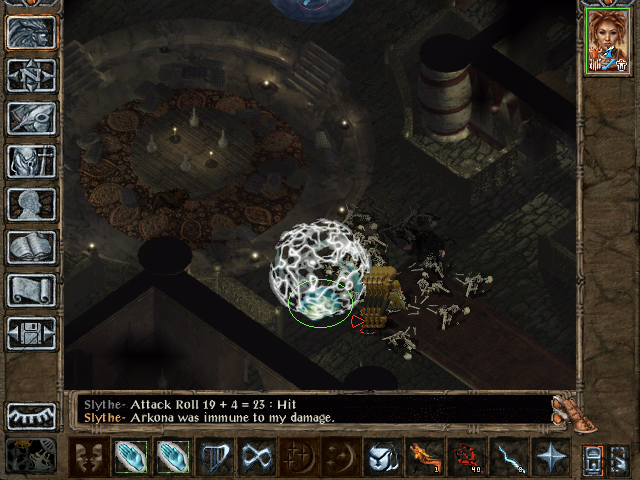Screen dimensions: 640x480
Task: Toggle pause using the clock in the corner
Action: point(30,456)
